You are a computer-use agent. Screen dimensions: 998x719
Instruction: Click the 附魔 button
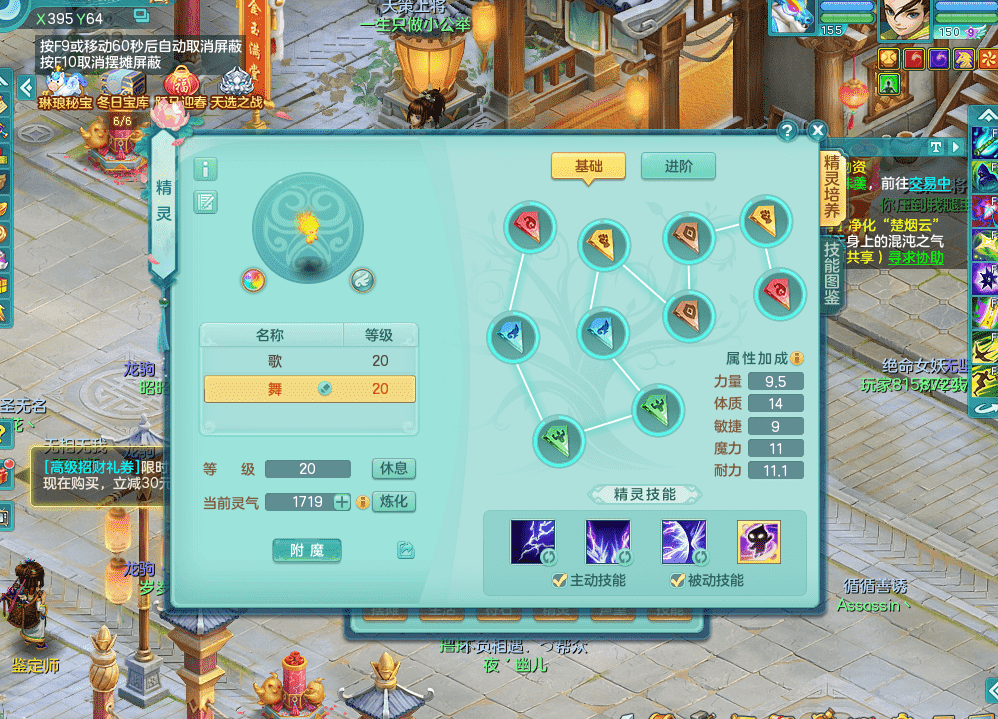pos(307,550)
